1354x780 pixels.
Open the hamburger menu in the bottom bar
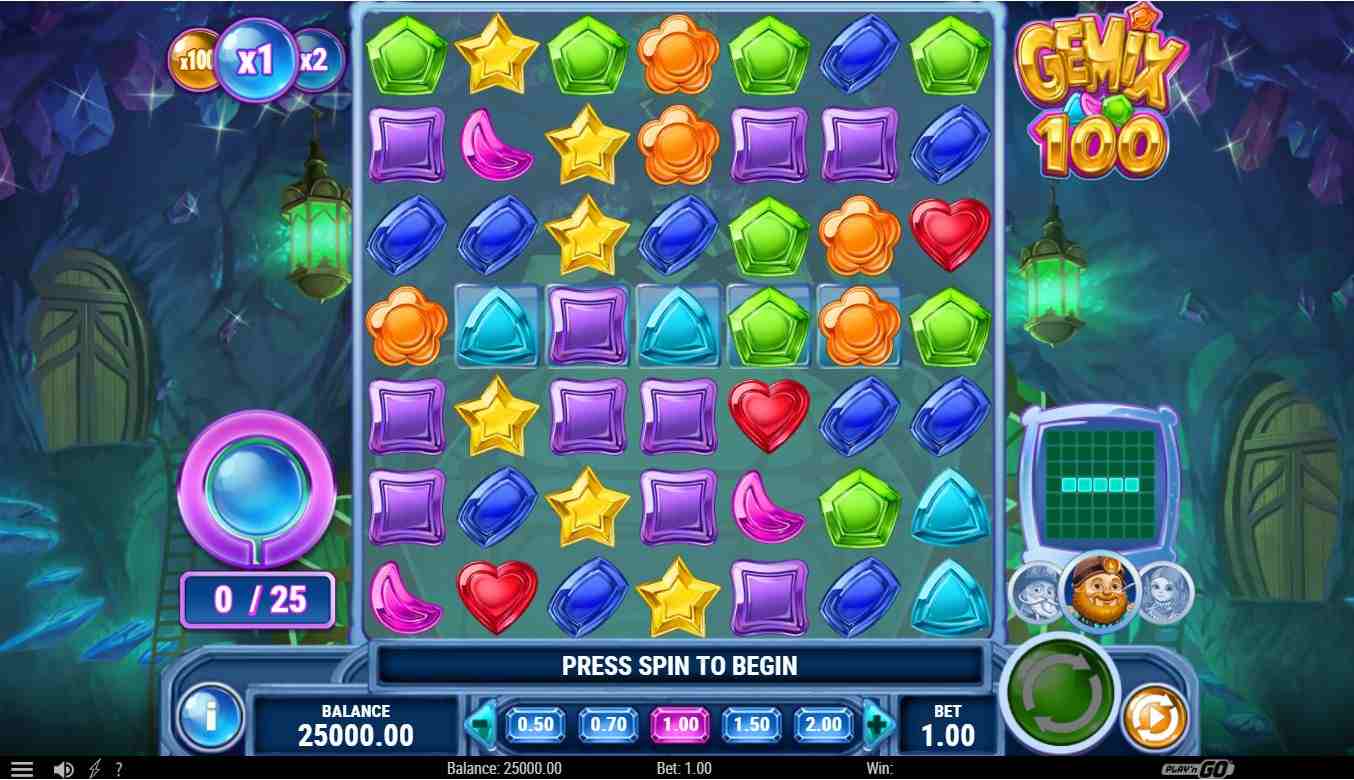point(21,769)
